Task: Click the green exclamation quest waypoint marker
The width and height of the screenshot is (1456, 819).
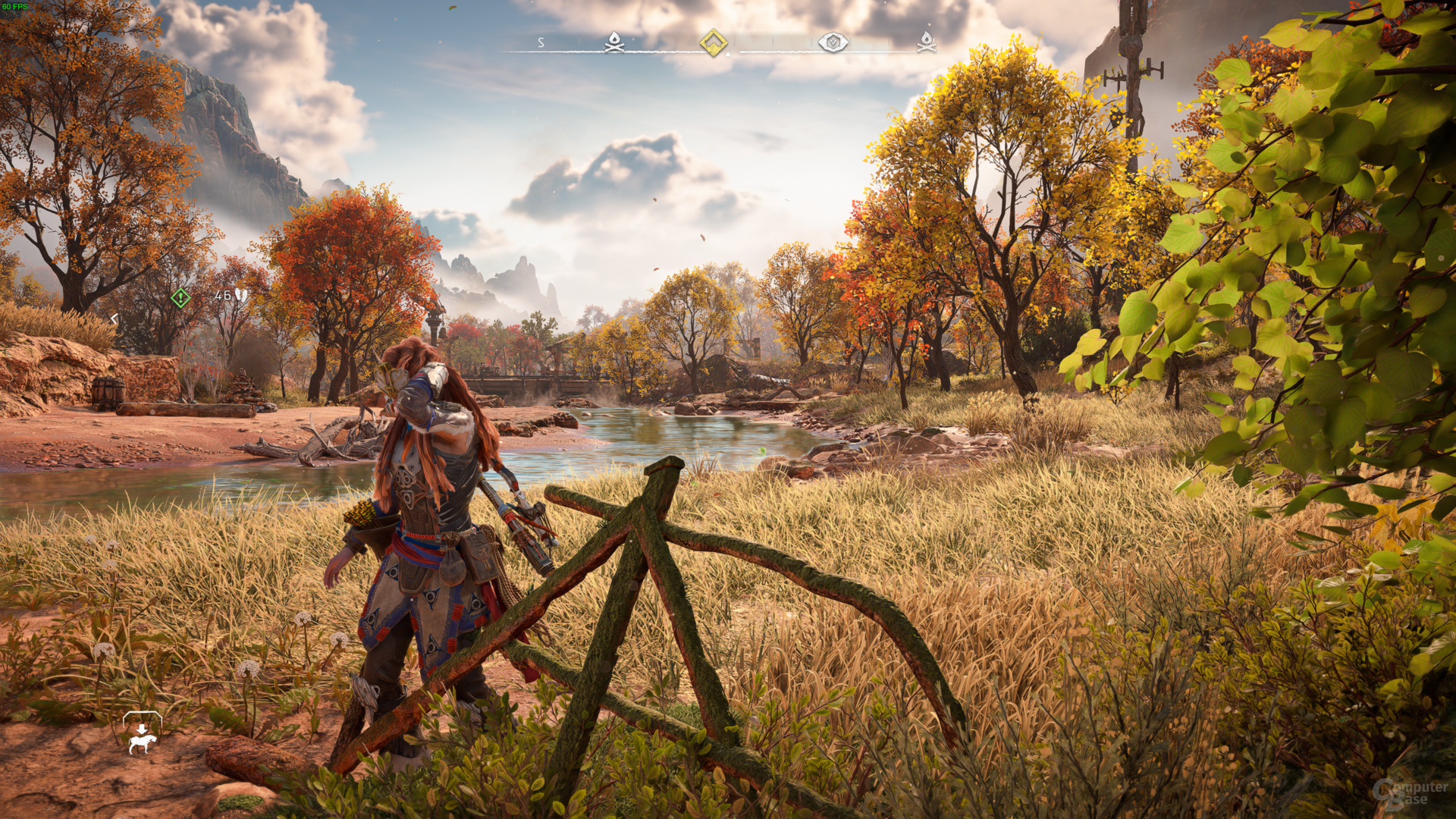Action: coord(180,297)
